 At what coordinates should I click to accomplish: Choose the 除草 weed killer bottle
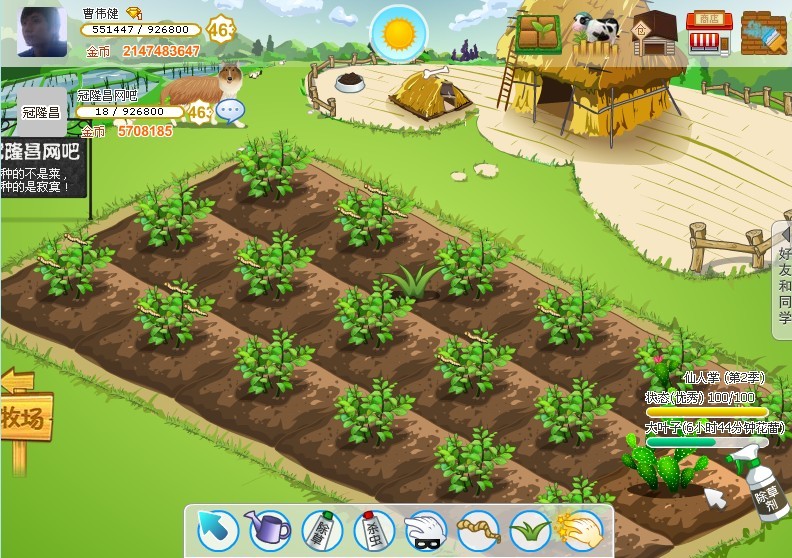tap(323, 529)
